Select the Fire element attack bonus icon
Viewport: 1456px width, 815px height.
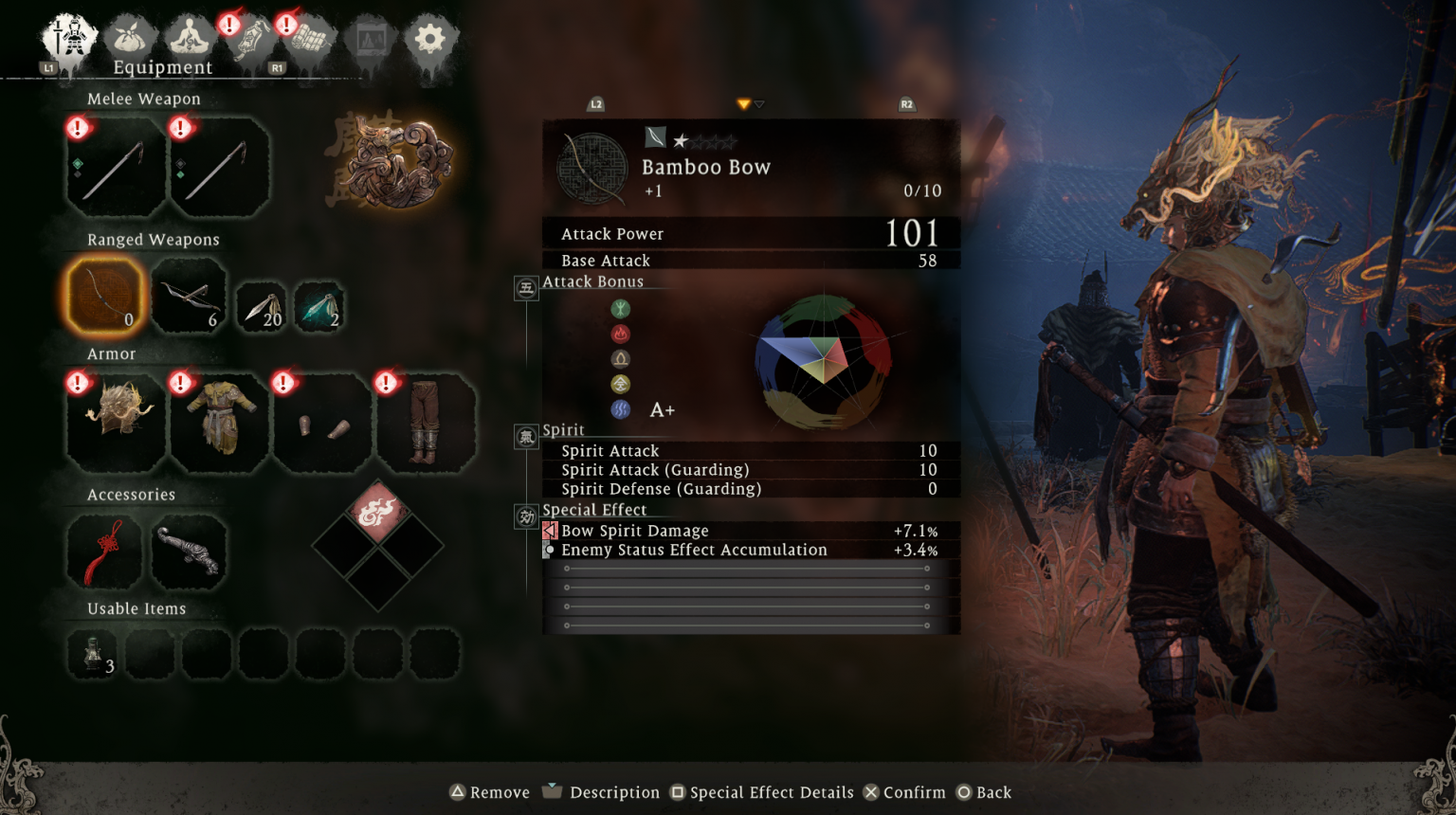point(621,334)
